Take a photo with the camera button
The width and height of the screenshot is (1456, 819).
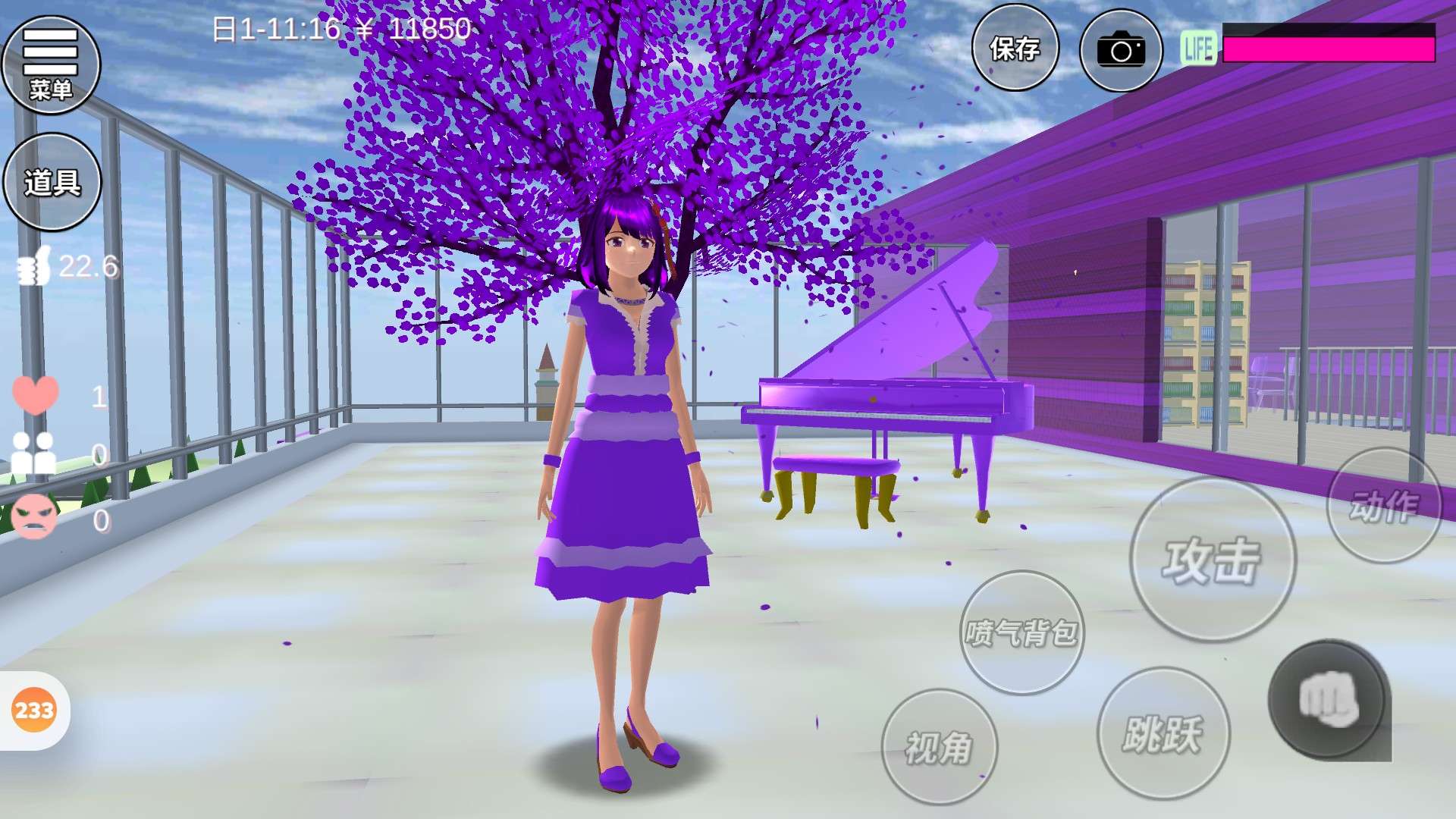(x=1120, y=51)
